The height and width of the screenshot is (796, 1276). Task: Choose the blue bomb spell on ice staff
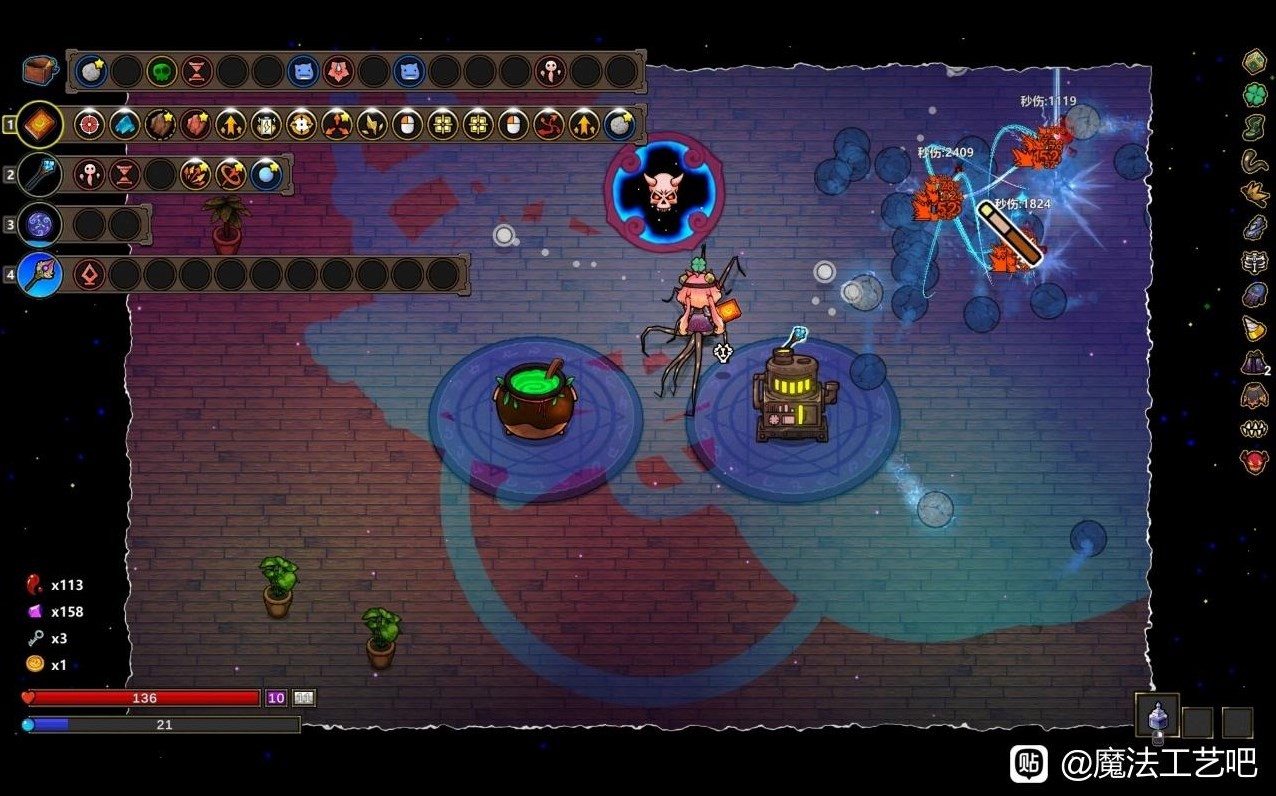266,174
